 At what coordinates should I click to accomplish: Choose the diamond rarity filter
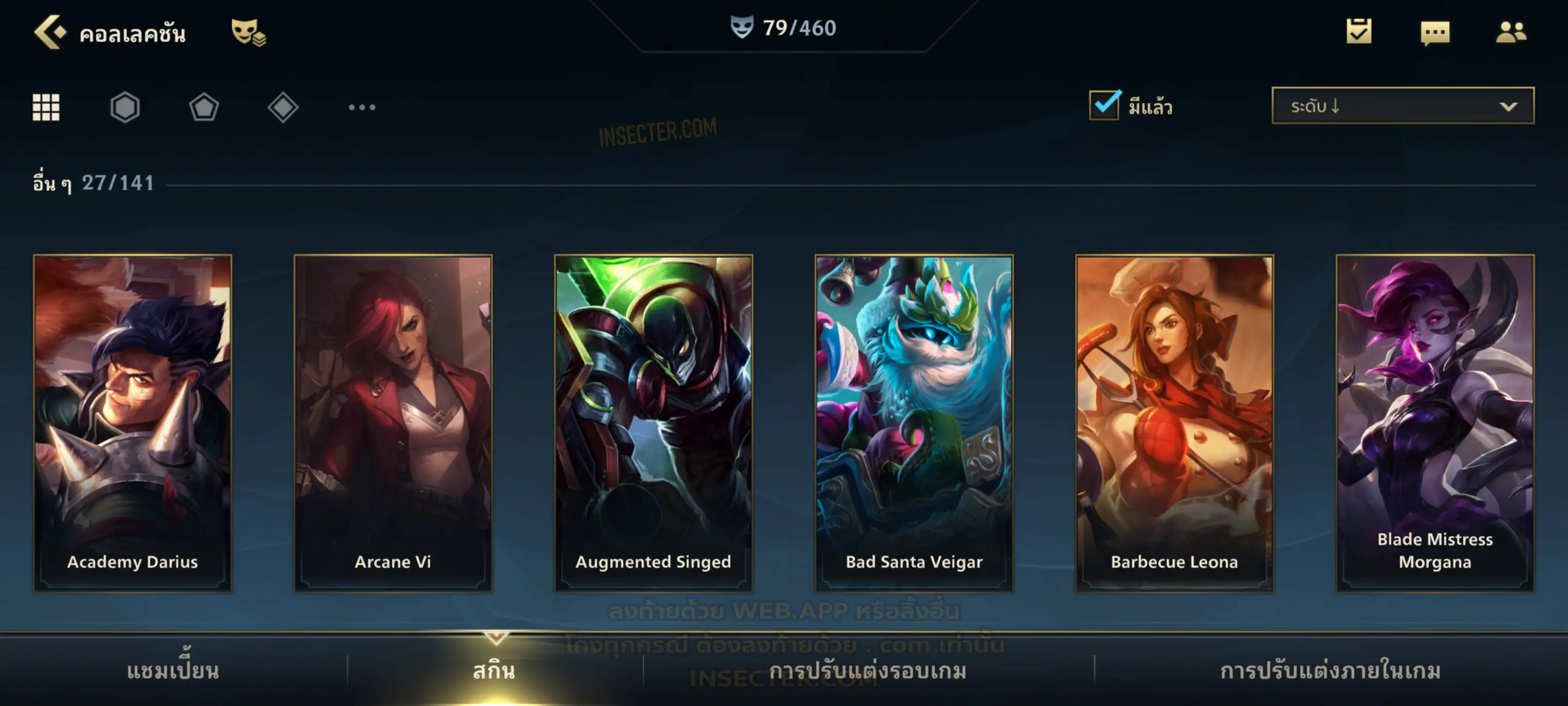click(x=283, y=108)
